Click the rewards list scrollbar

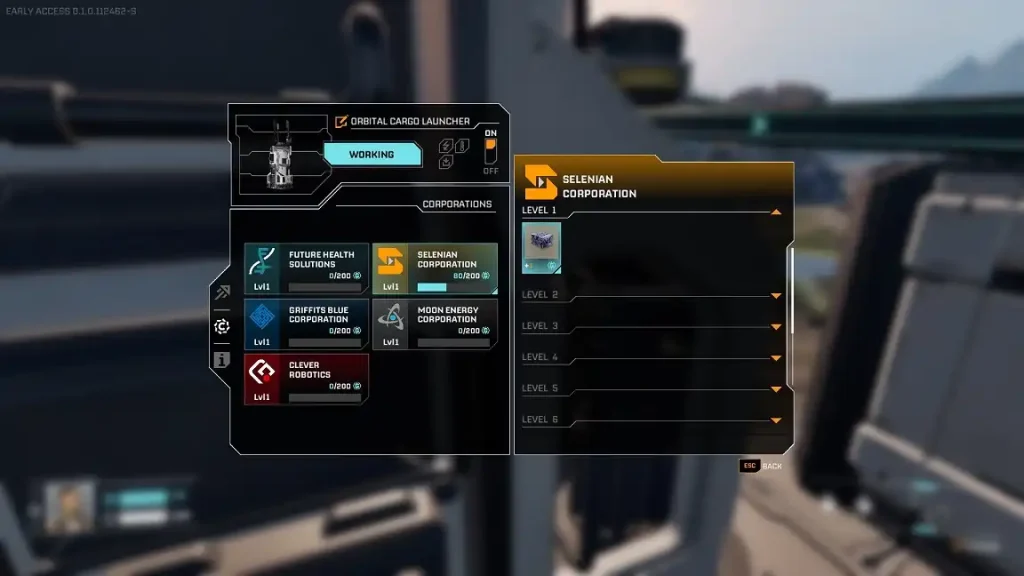tap(792, 290)
